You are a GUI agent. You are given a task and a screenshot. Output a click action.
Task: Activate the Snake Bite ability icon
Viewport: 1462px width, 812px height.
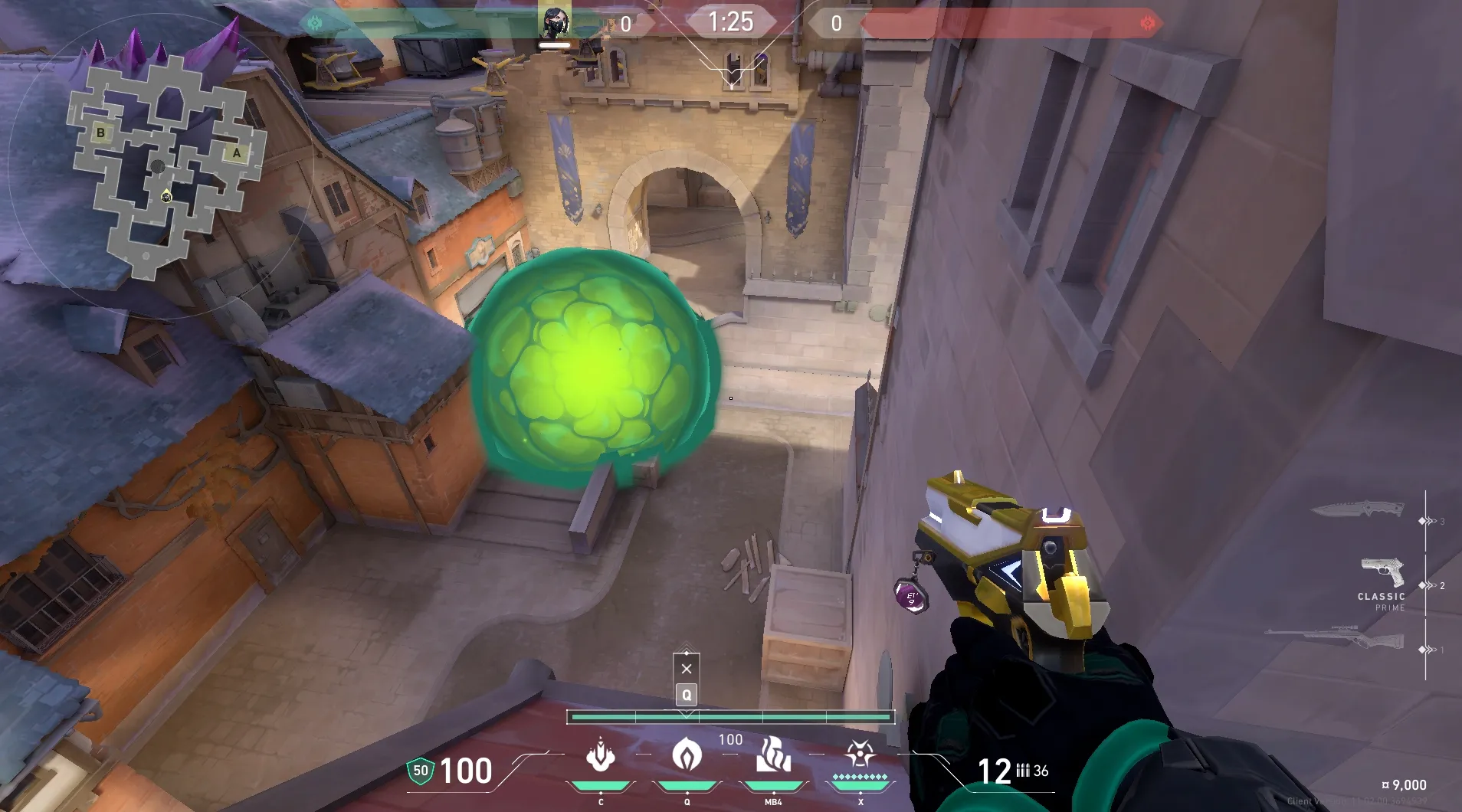click(601, 755)
